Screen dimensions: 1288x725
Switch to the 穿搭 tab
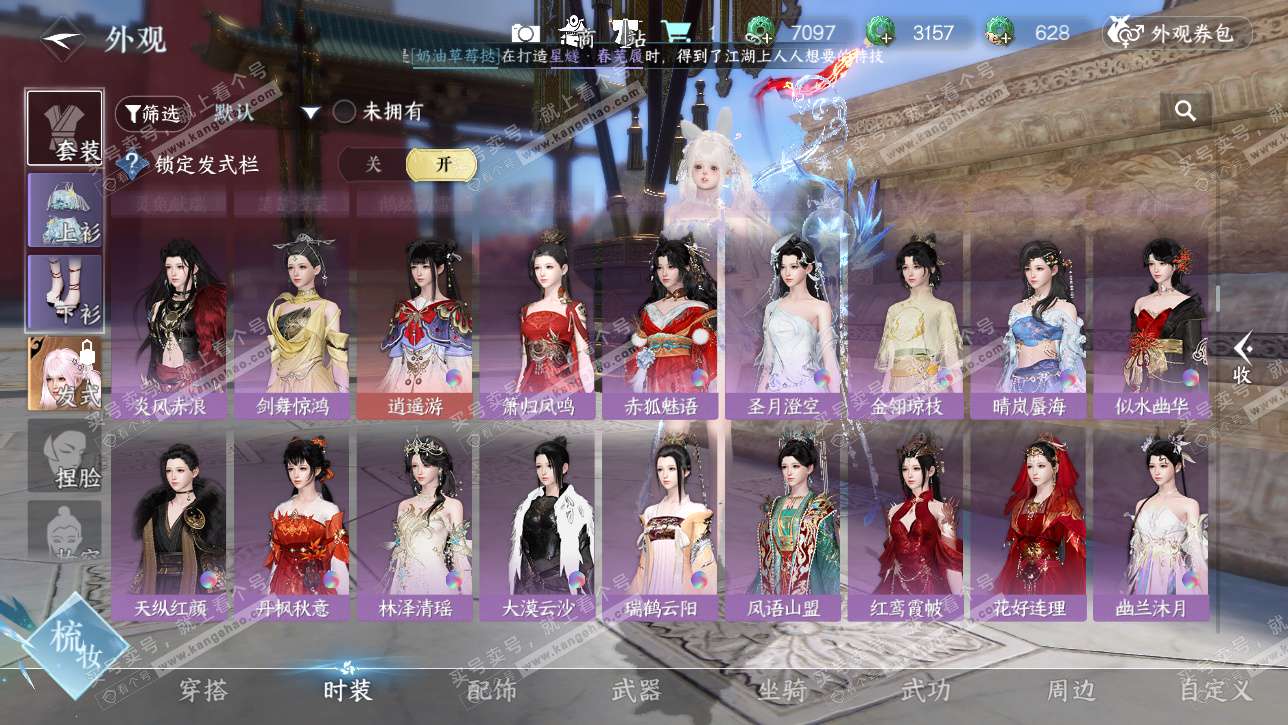point(204,690)
